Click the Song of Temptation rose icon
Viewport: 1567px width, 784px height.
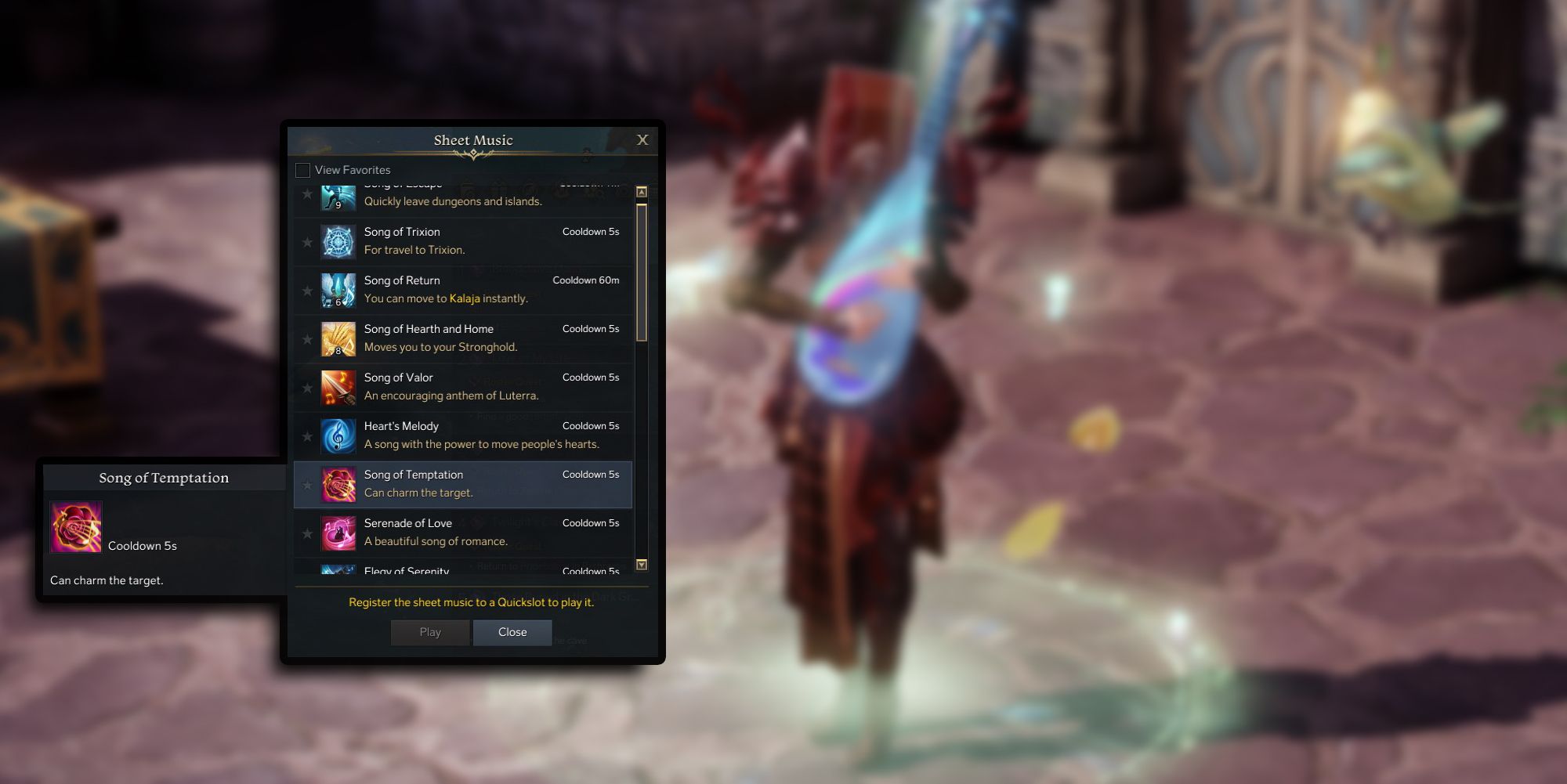point(337,484)
